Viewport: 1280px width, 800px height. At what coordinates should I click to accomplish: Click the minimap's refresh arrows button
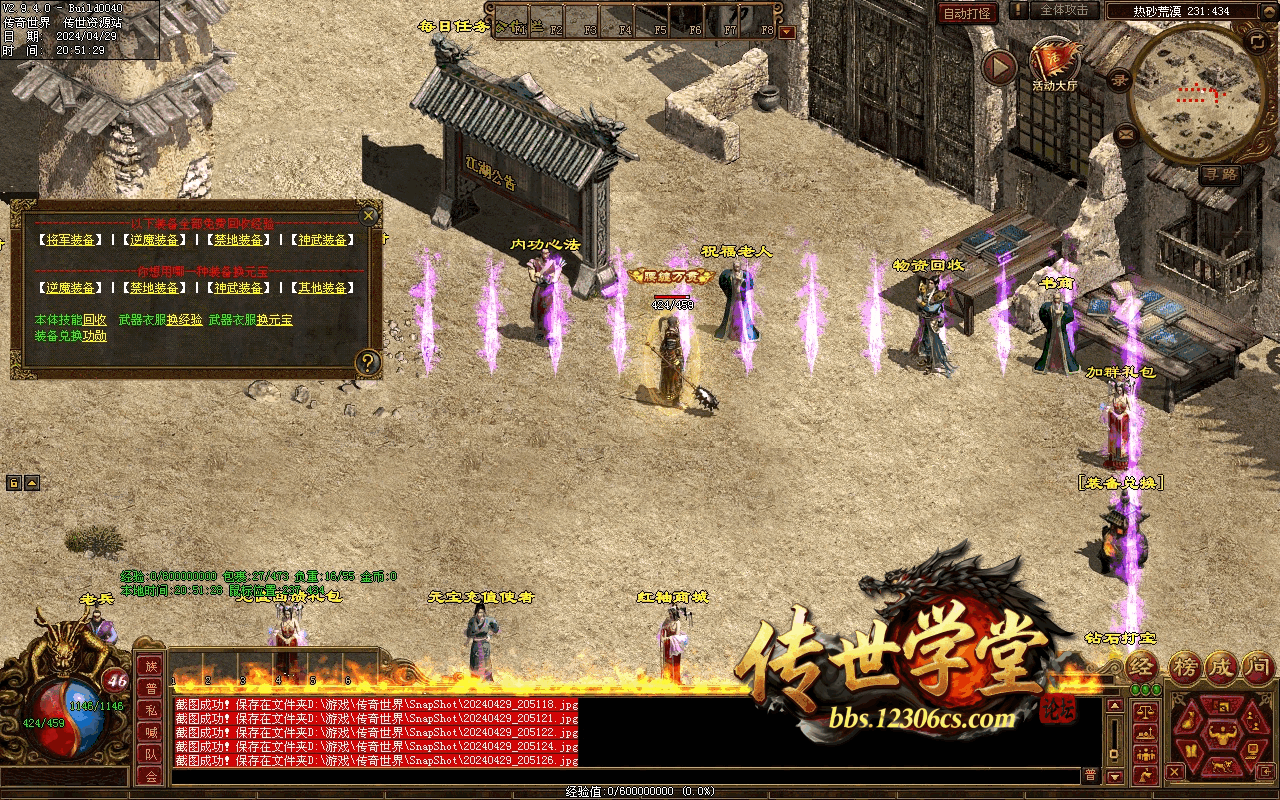click(x=1257, y=41)
